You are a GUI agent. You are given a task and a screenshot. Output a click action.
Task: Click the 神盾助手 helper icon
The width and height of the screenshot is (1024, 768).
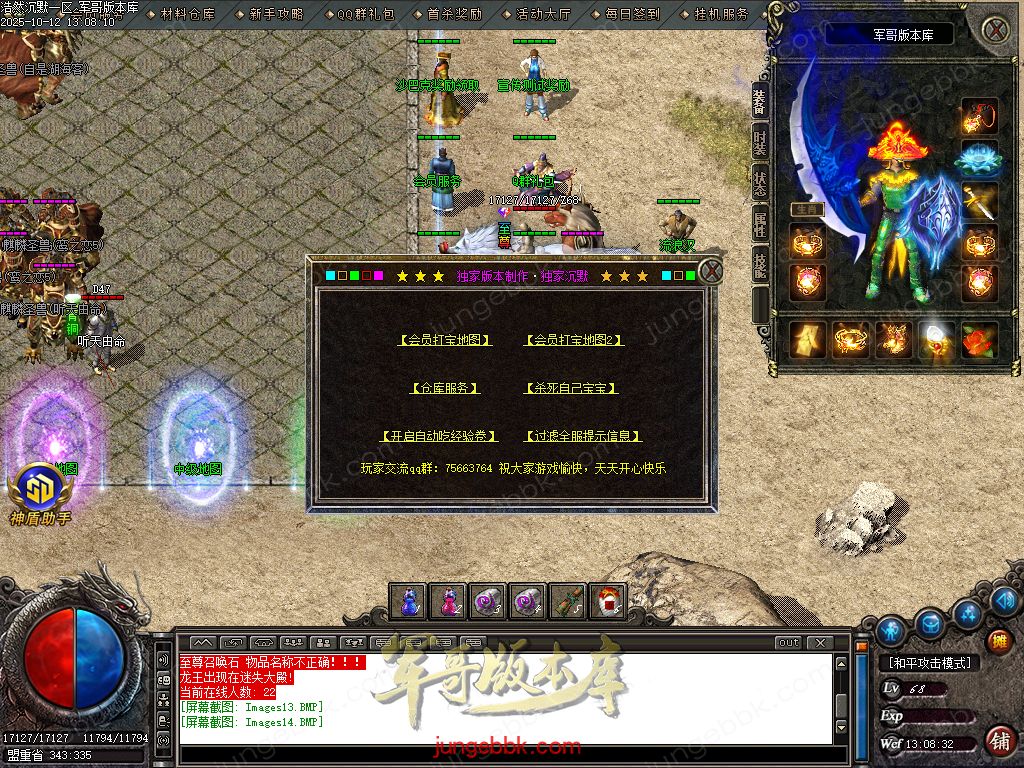click(x=41, y=489)
